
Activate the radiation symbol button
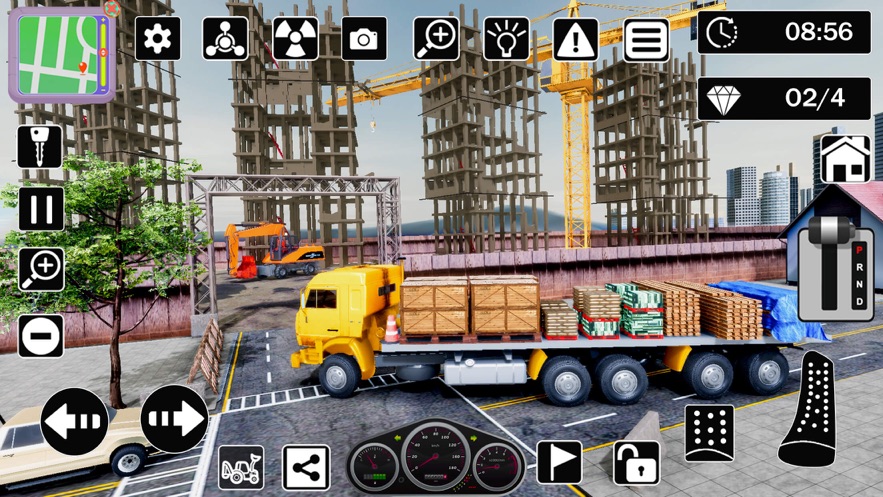pos(295,39)
